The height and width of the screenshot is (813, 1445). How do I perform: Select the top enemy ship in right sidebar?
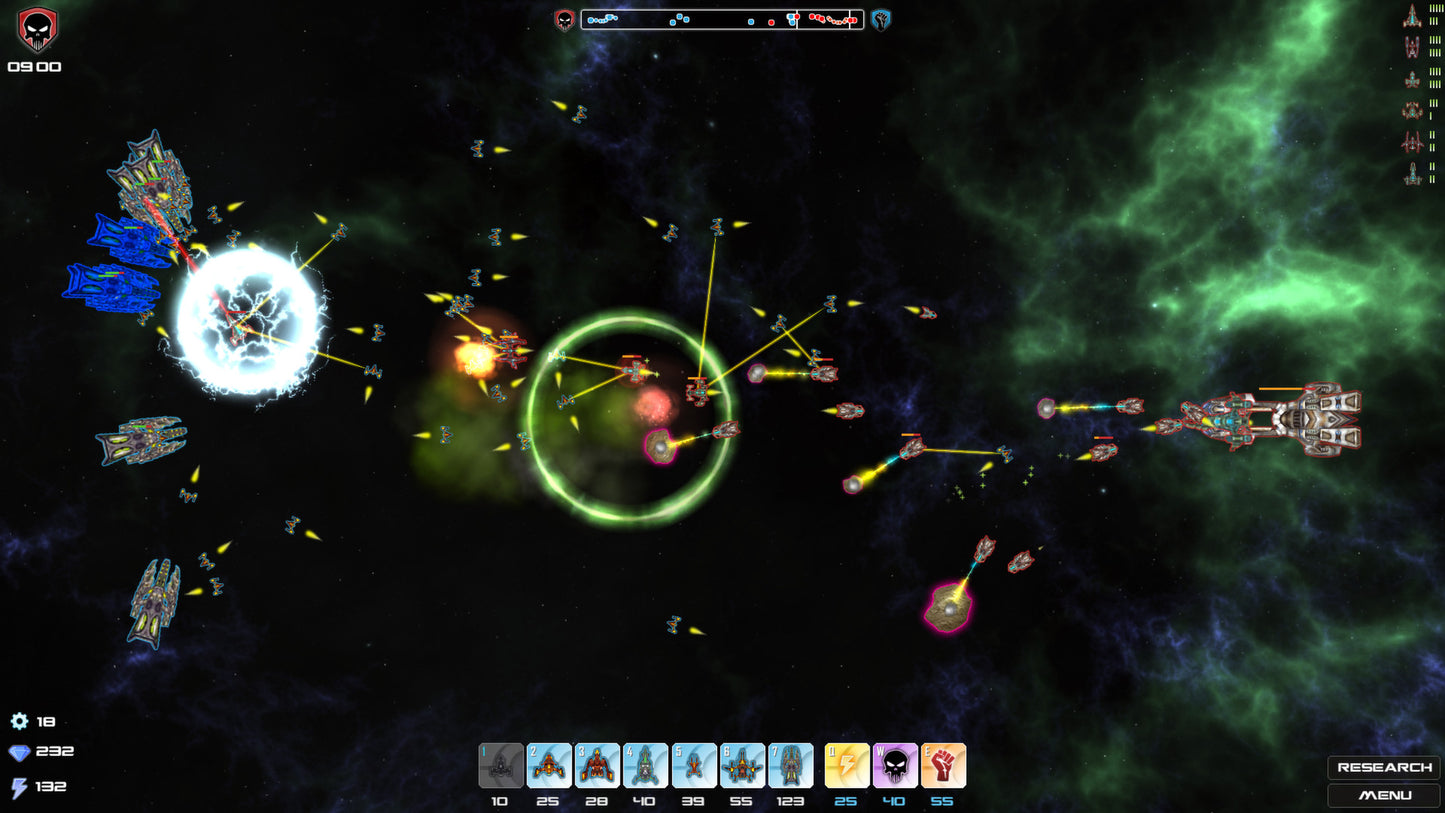click(x=1414, y=15)
